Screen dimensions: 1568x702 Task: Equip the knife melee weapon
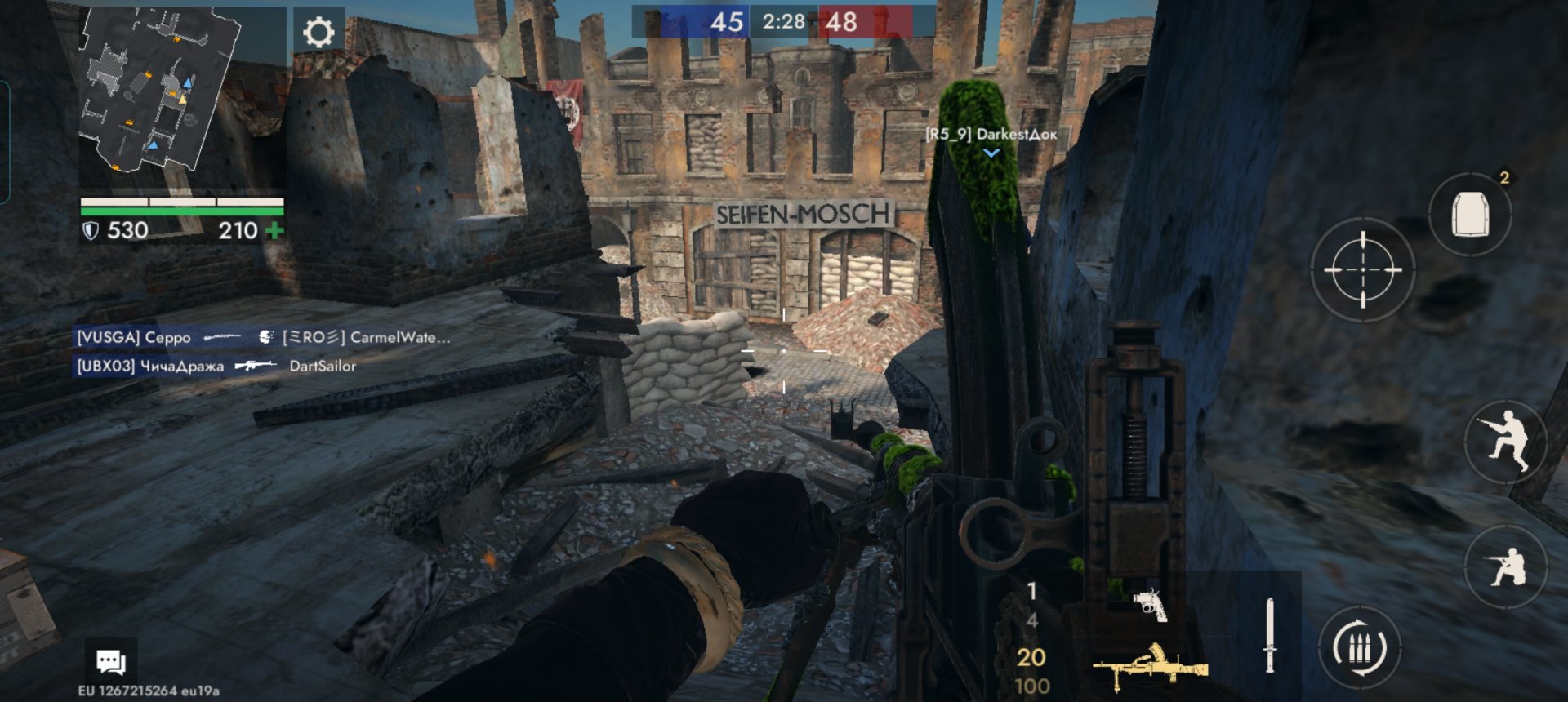[x=1269, y=635]
